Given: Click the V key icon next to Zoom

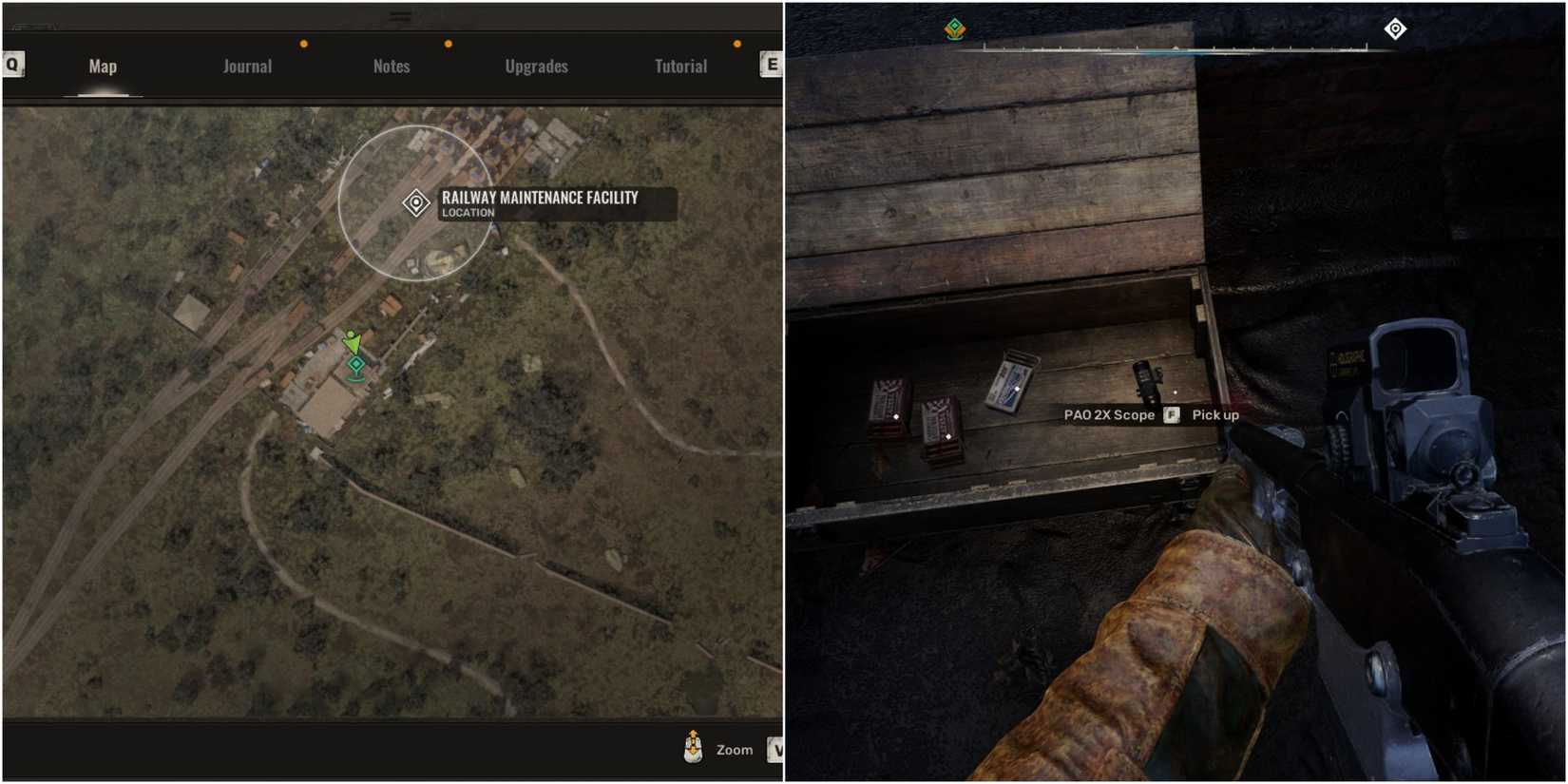Looking at the screenshot, I should tap(775, 750).
